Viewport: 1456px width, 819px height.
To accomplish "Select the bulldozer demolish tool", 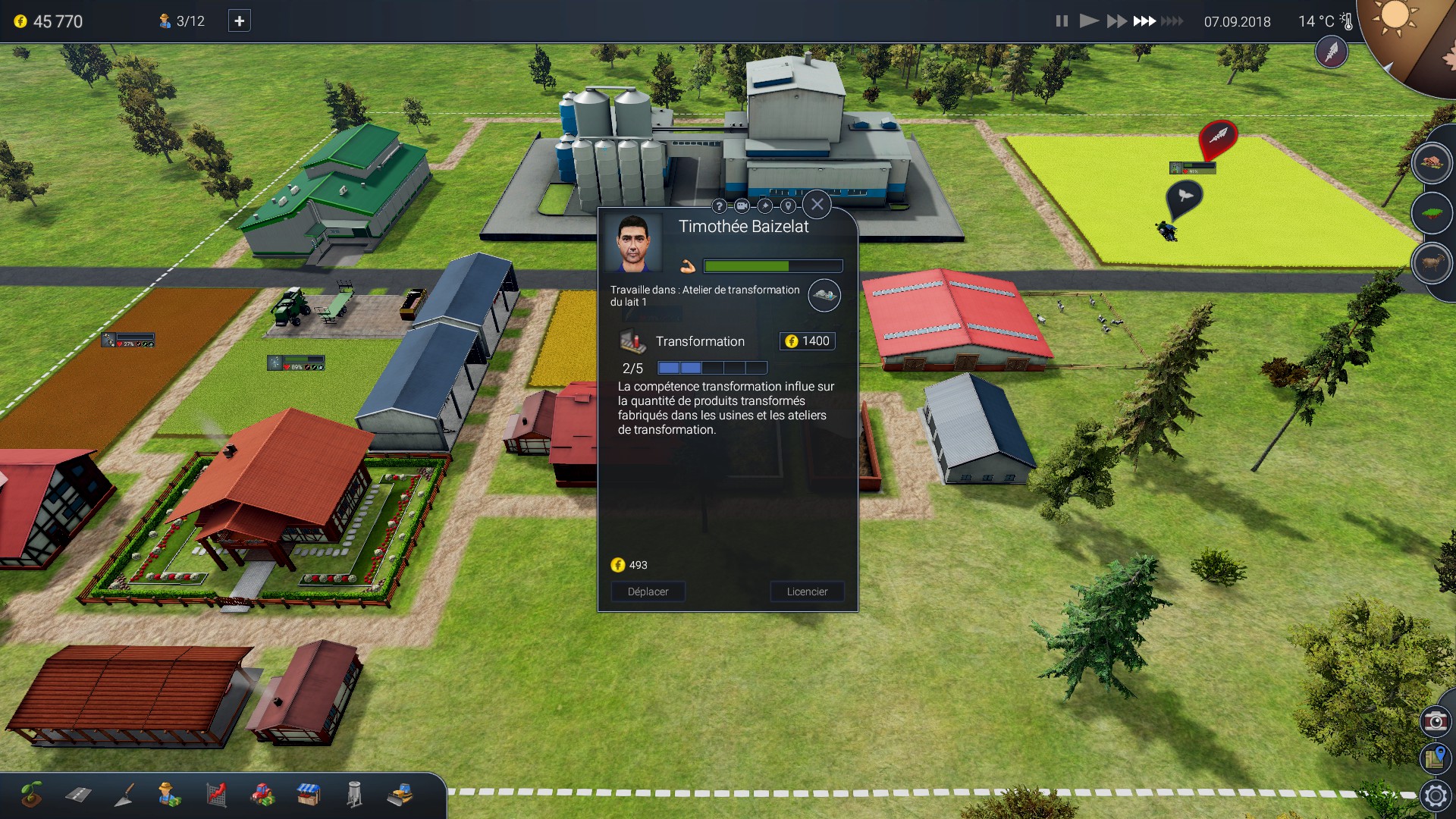I will pyautogui.click(x=400, y=795).
